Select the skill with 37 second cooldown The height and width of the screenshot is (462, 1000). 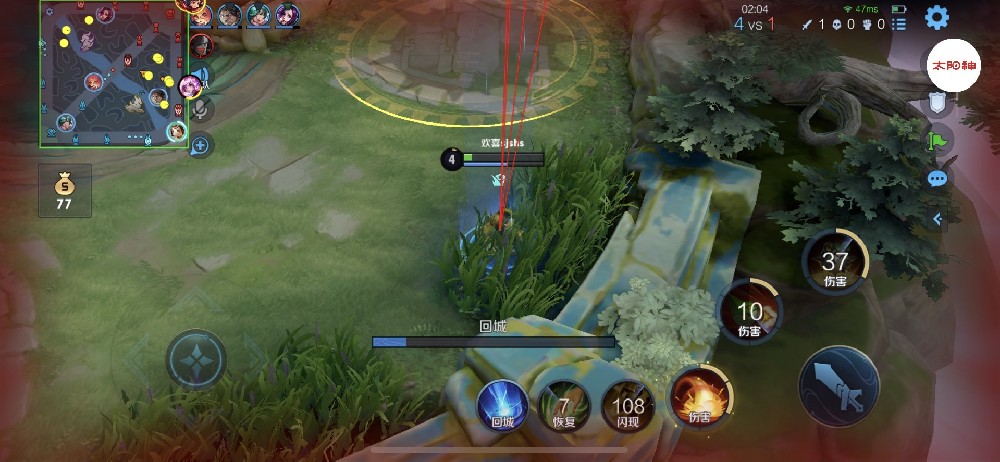pos(835,262)
